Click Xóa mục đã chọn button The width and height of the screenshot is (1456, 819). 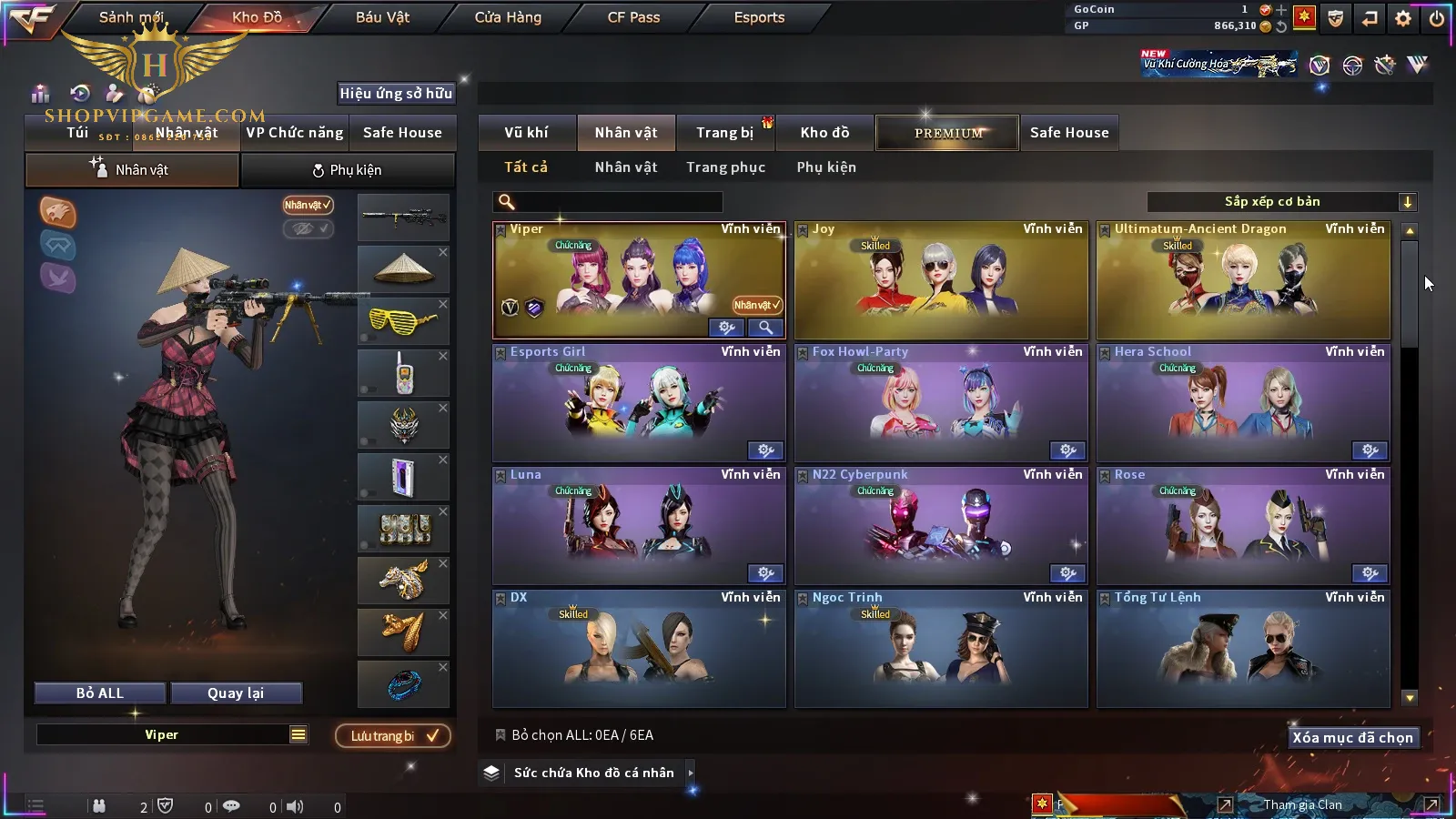click(1352, 738)
